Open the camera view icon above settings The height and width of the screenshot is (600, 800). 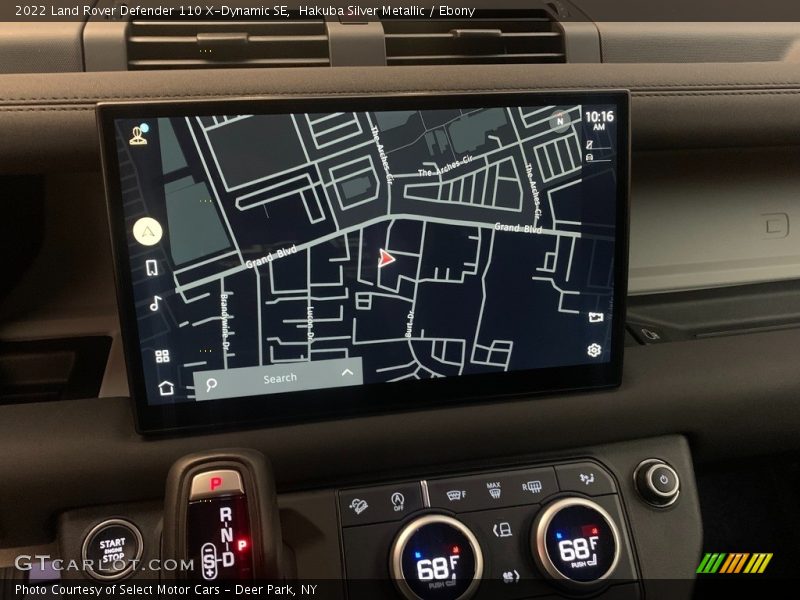pyautogui.click(x=596, y=317)
